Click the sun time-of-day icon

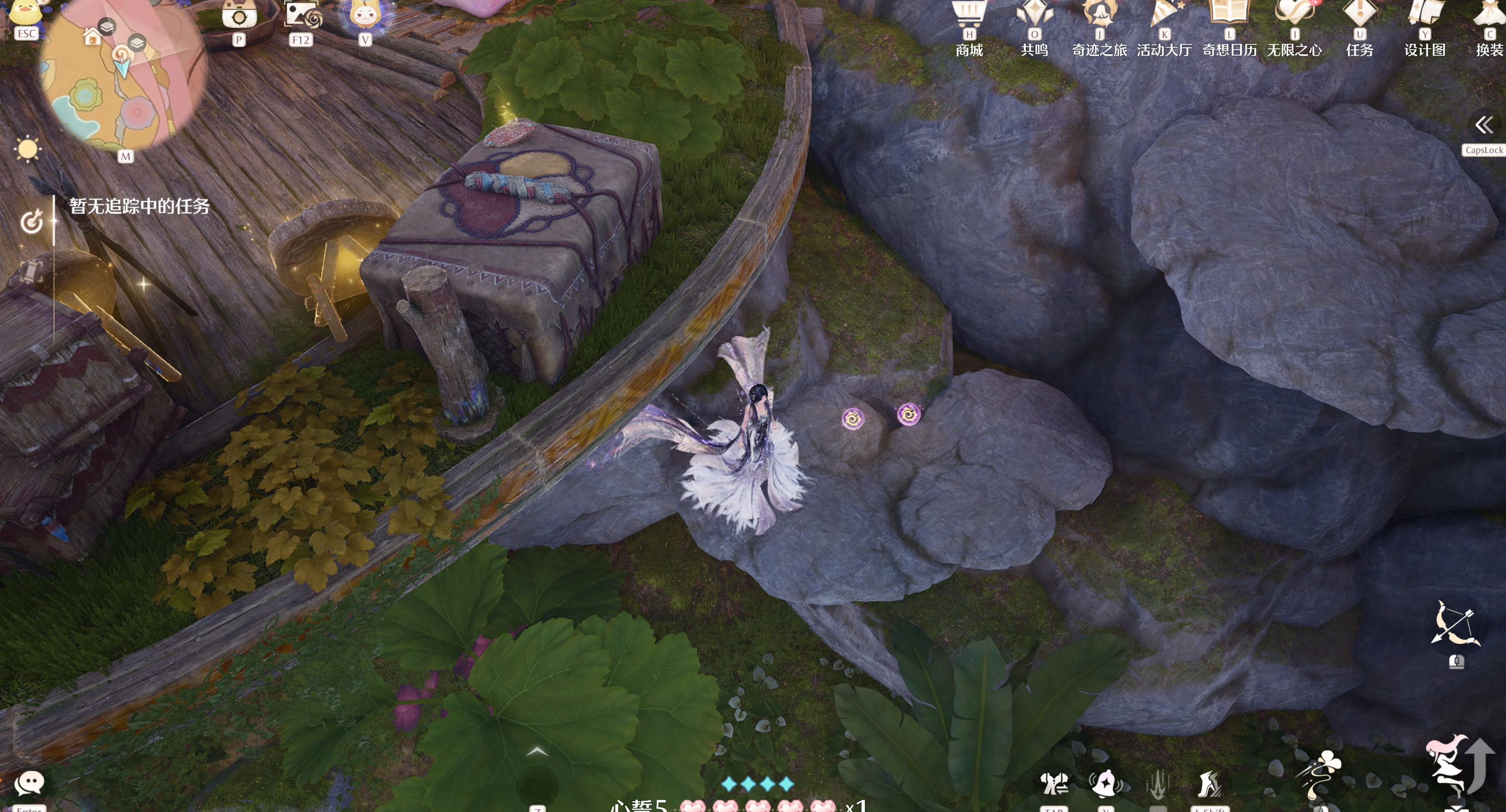click(27, 149)
